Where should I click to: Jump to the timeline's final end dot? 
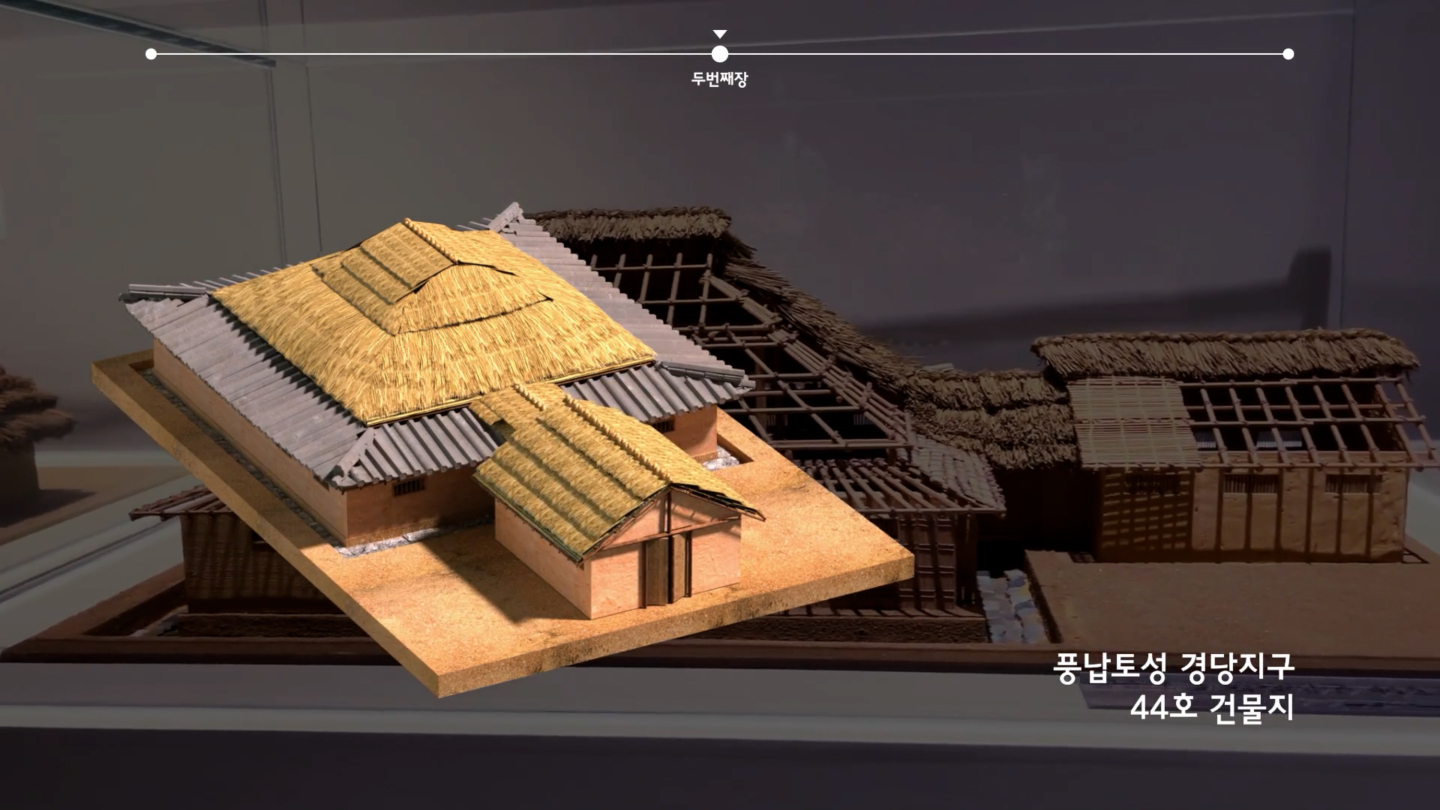1288,54
